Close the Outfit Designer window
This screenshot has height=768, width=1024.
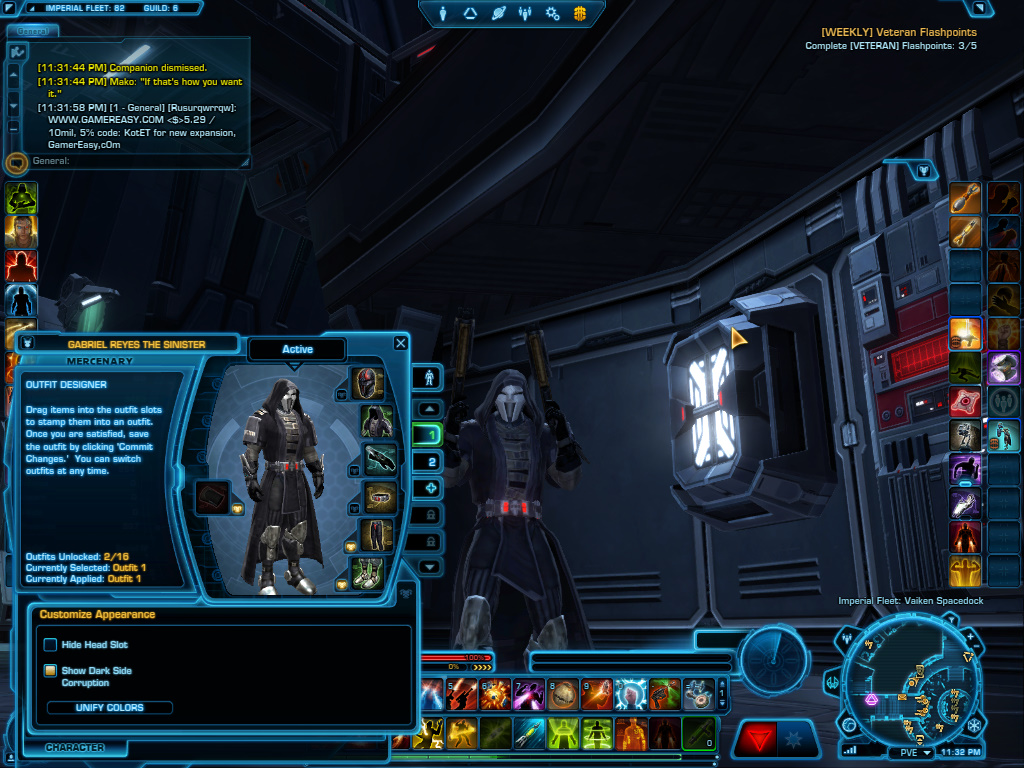[x=401, y=343]
